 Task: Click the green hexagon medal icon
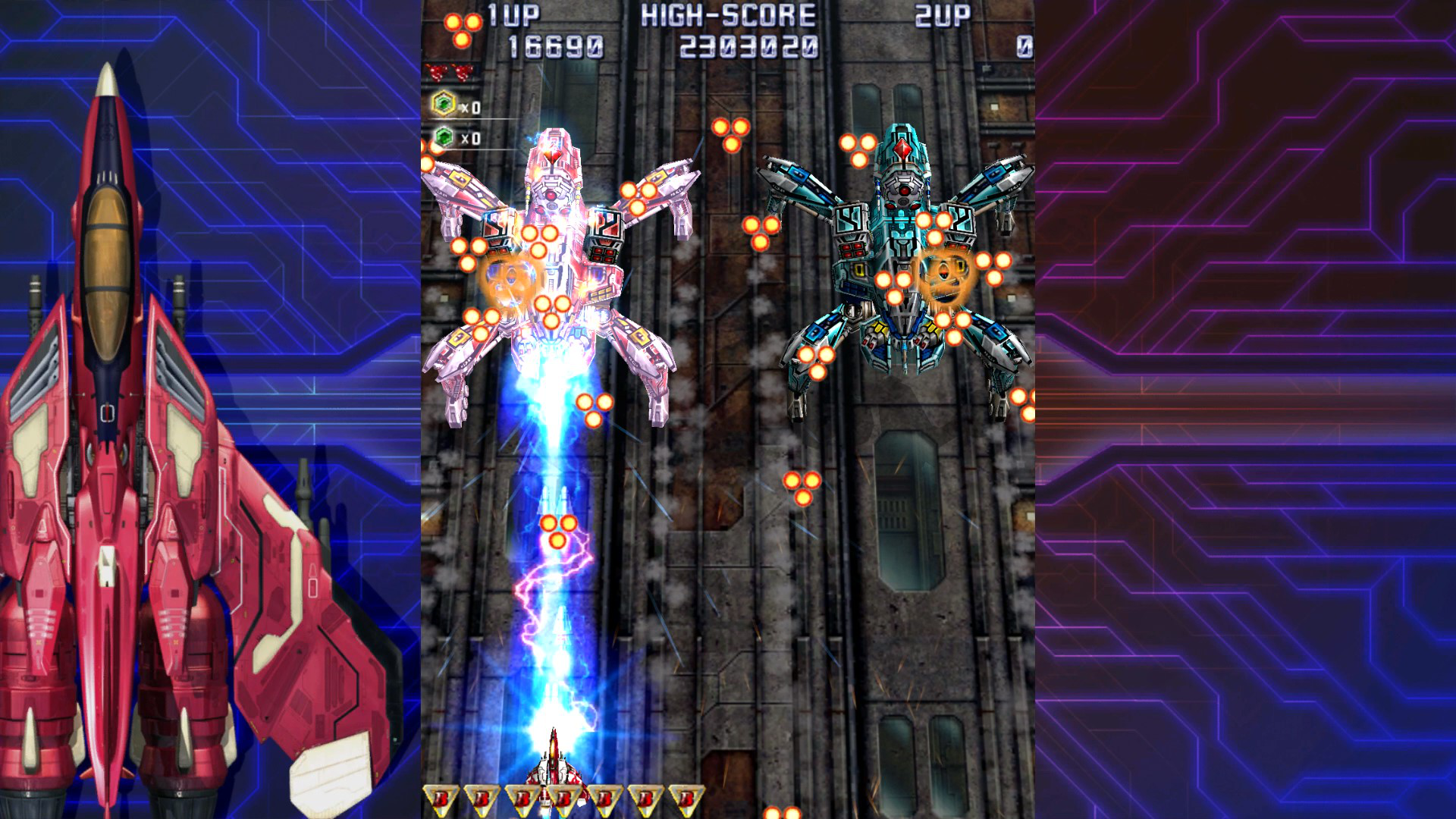444,137
